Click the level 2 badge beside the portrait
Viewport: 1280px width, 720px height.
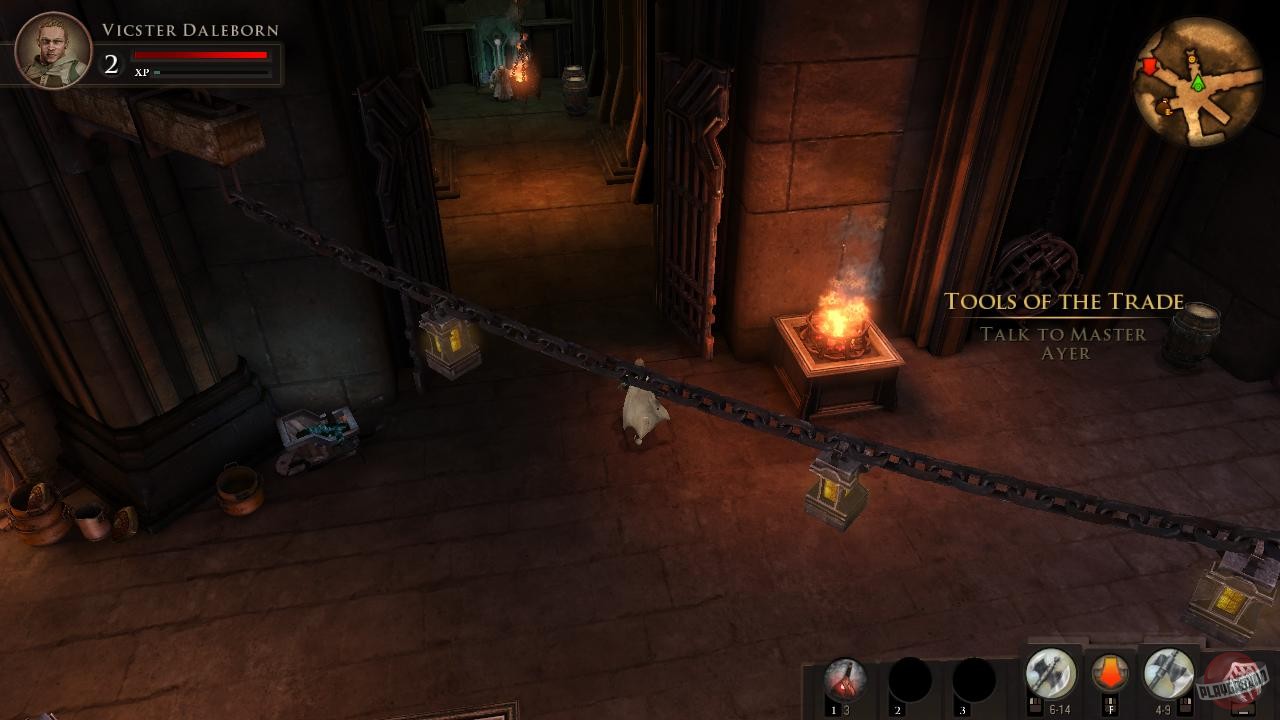pos(110,66)
